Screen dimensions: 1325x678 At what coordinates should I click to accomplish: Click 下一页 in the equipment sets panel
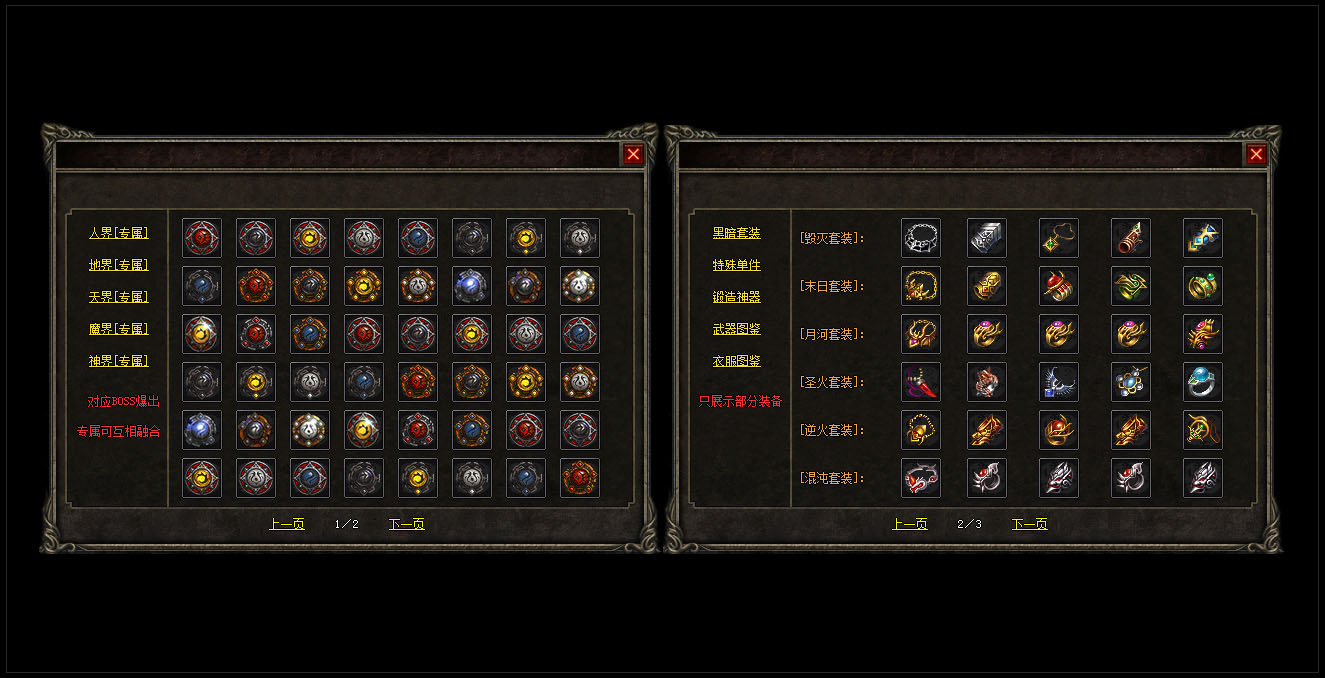pos(1029,524)
